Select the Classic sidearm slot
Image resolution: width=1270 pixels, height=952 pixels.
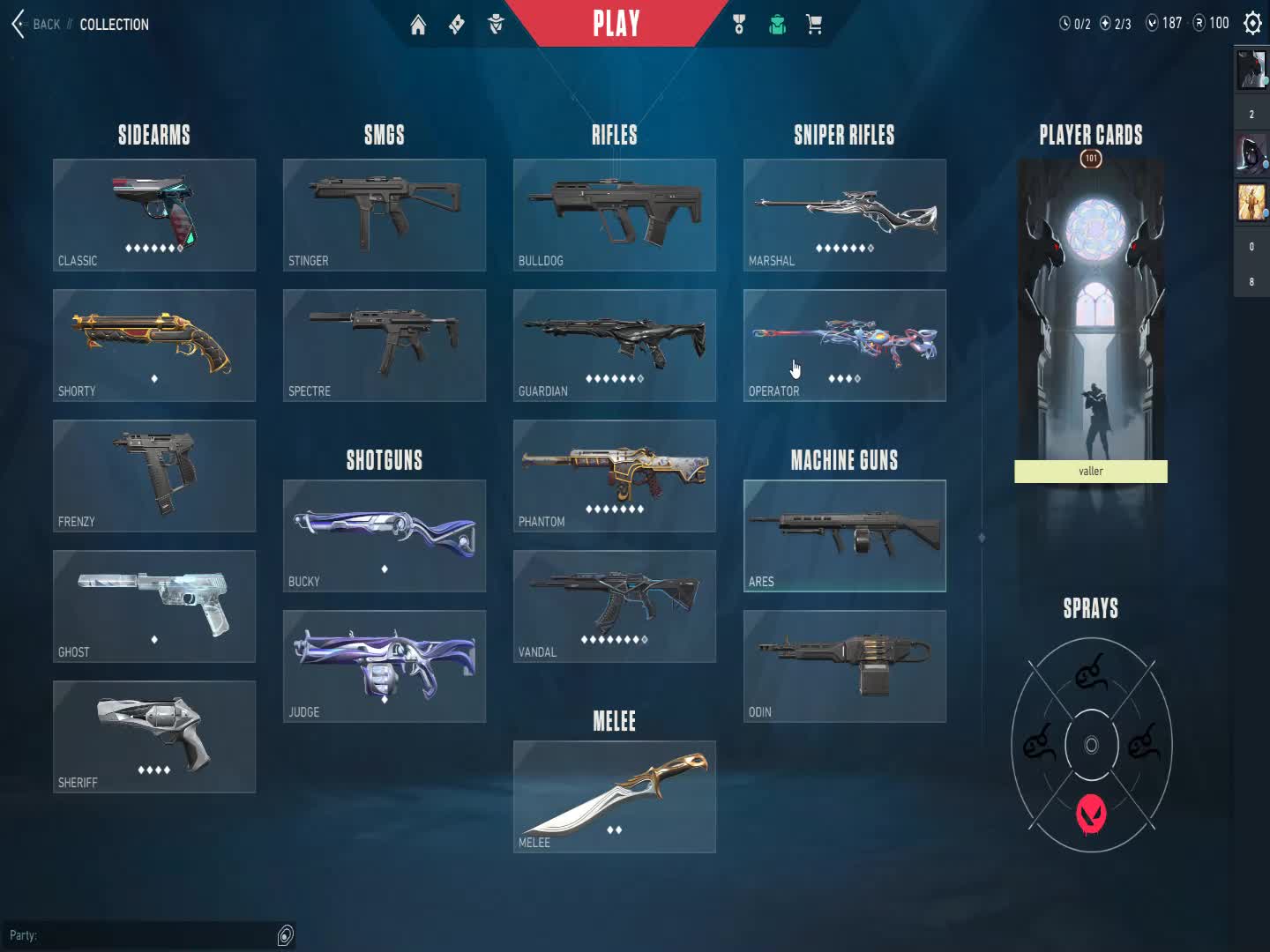coord(154,215)
